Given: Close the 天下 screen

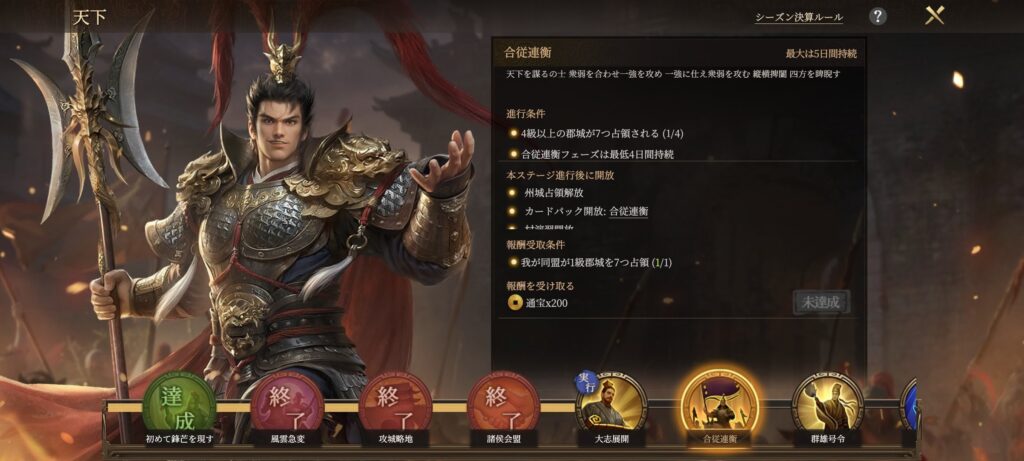Looking at the screenshot, I should 935,16.
